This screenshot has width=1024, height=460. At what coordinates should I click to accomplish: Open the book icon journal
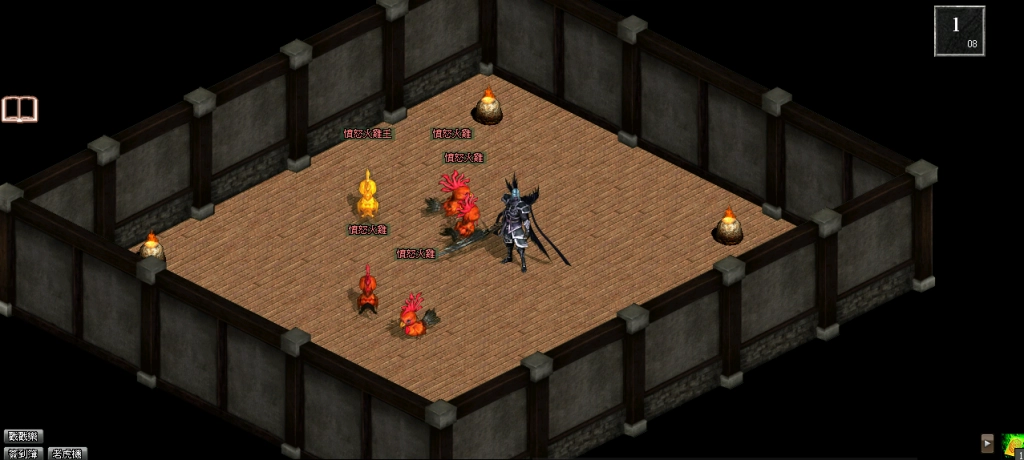point(19,109)
